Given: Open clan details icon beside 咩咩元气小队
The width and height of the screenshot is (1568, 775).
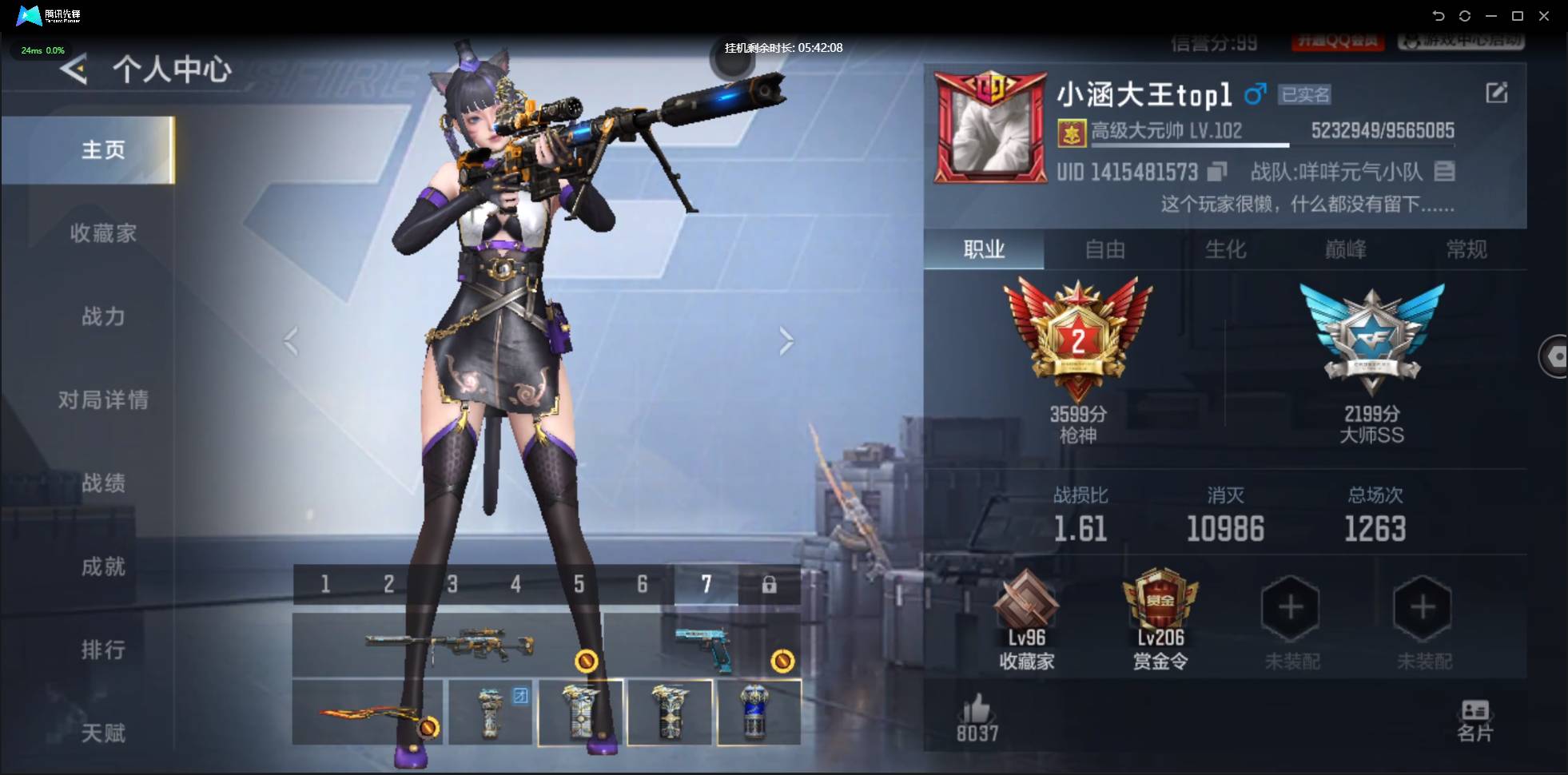Looking at the screenshot, I should coord(1443,172).
